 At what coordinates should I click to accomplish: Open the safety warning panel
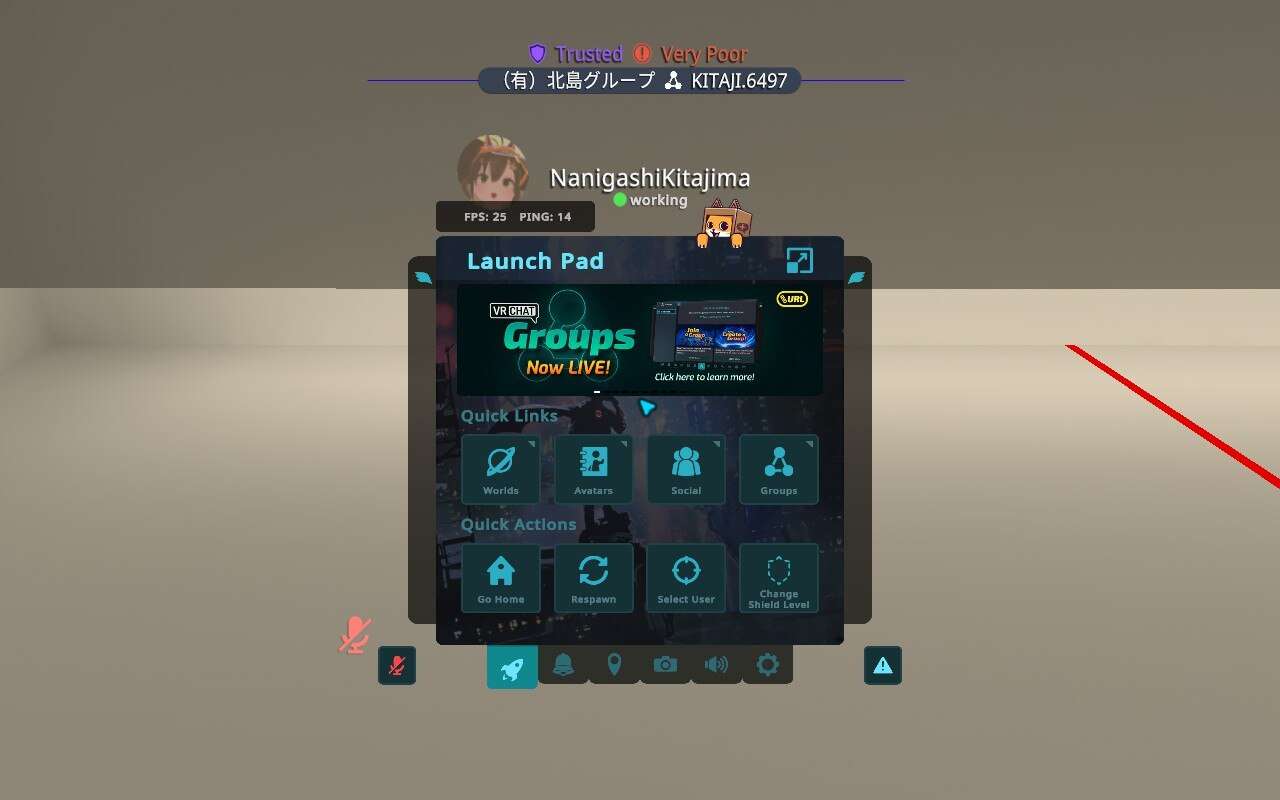[882, 665]
